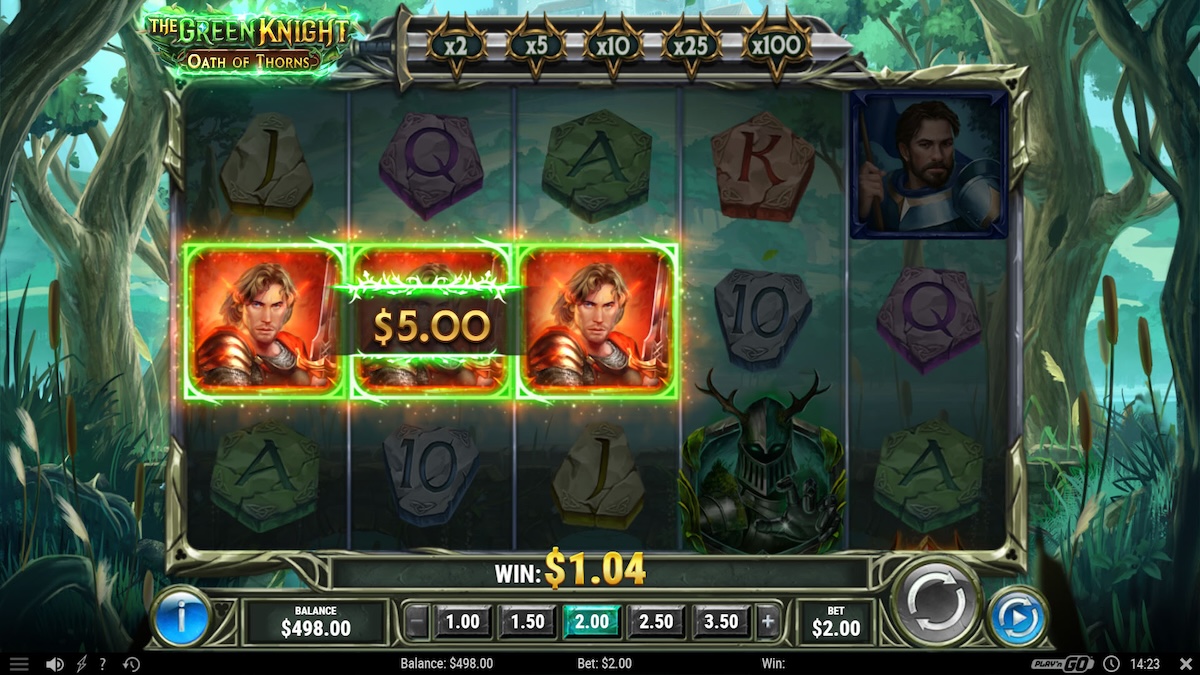Set bet to 1.00
The width and height of the screenshot is (1200, 675).
coord(462,622)
